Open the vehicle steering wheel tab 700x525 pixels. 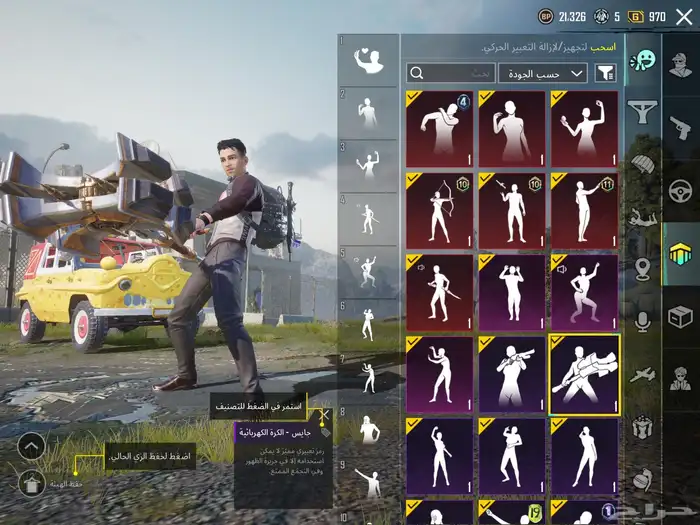(680, 190)
